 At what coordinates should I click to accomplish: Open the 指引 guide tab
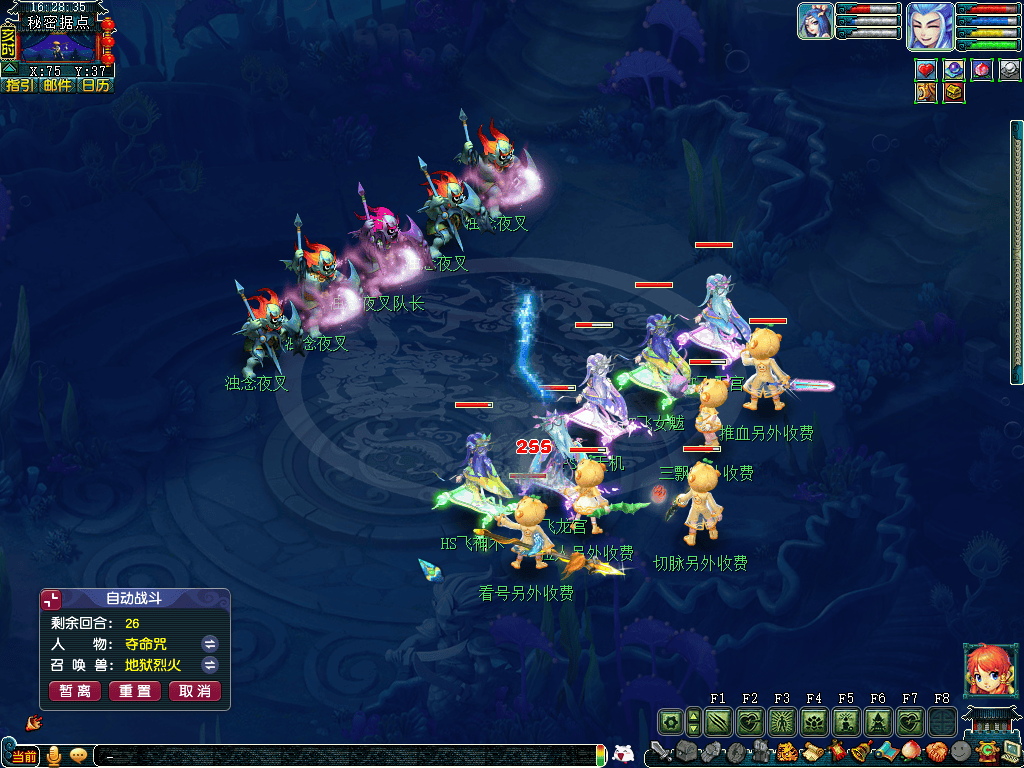20,86
